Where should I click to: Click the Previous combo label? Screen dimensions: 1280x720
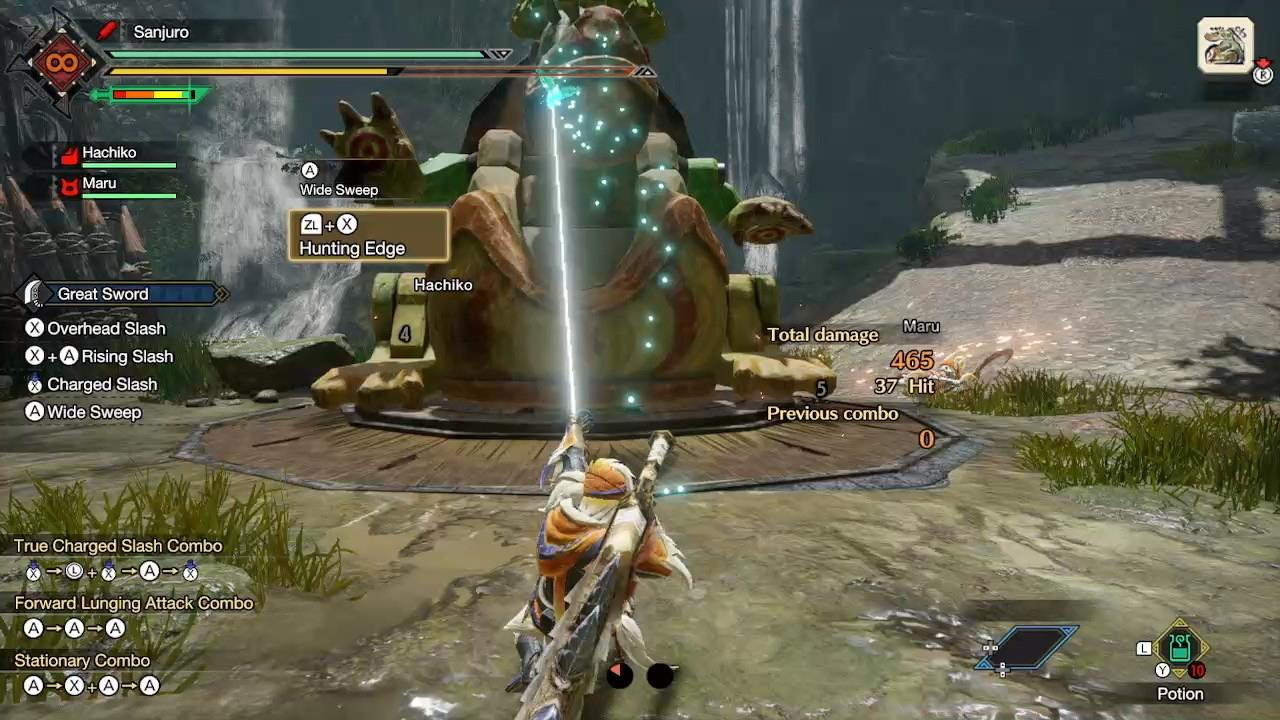[x=833, y=413]
